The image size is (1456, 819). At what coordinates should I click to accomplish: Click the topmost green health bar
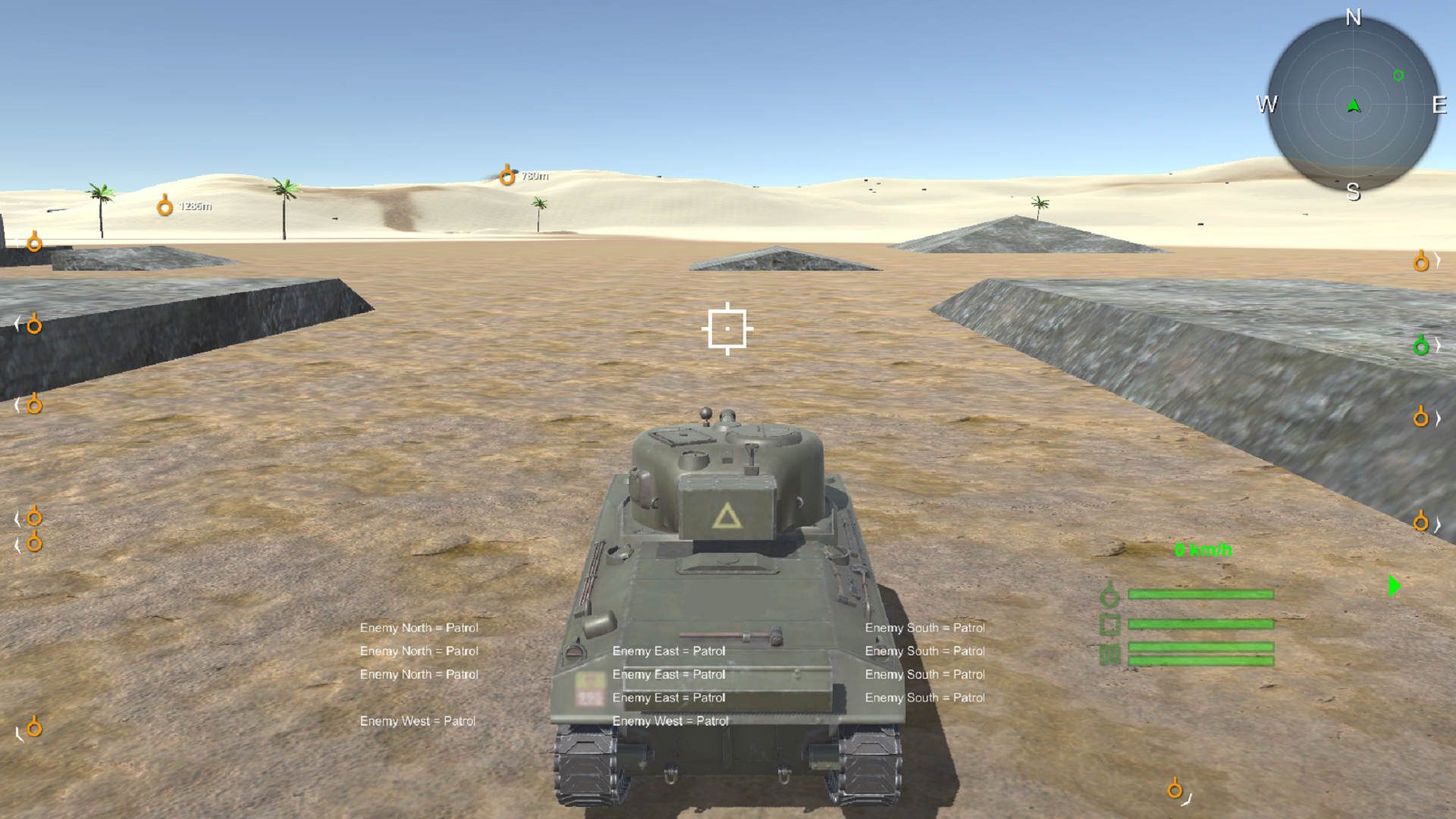click(1200, 595)
